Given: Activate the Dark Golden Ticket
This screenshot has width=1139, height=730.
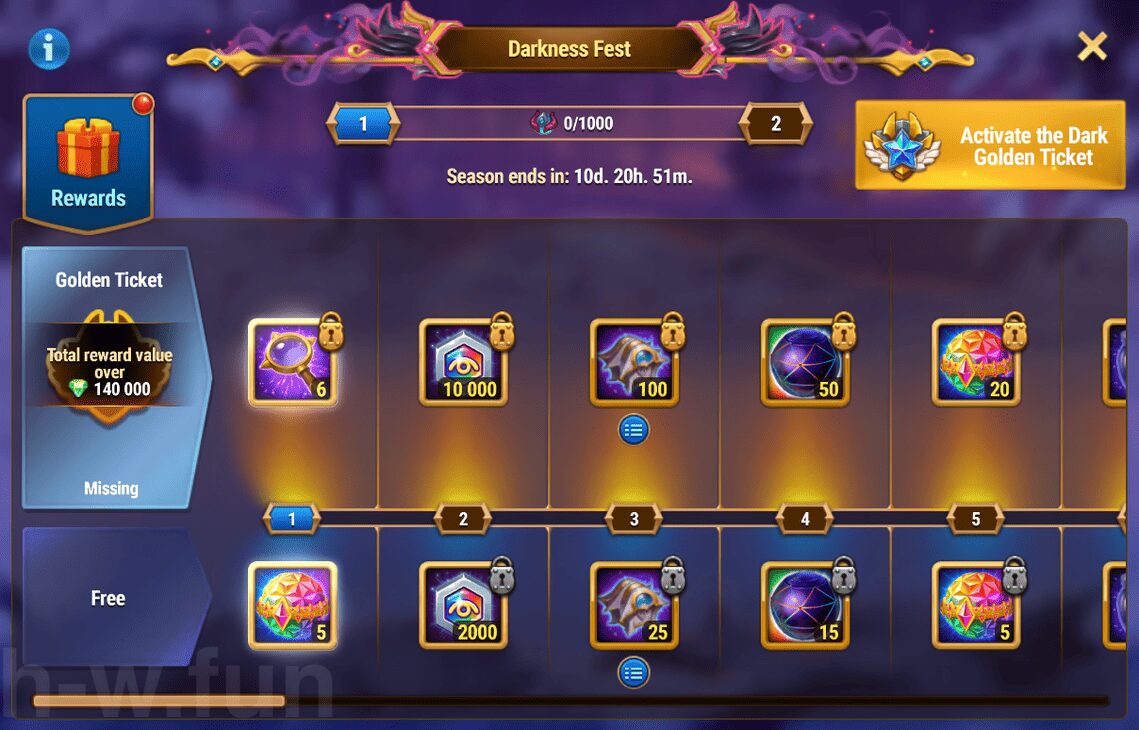Looking at the screenshot, I should coord(991,146).
